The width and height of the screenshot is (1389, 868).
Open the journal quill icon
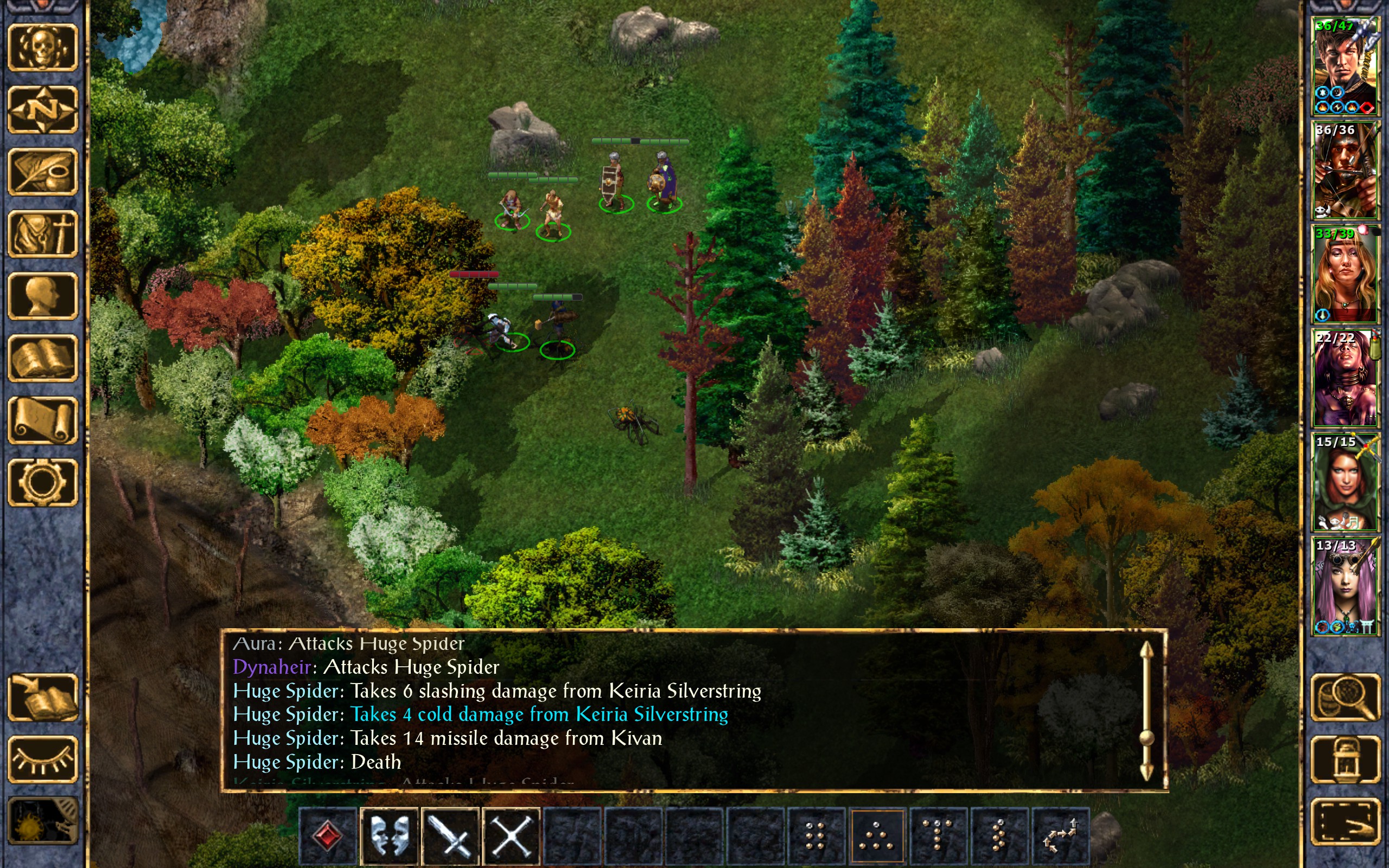(x=42, y=171)
